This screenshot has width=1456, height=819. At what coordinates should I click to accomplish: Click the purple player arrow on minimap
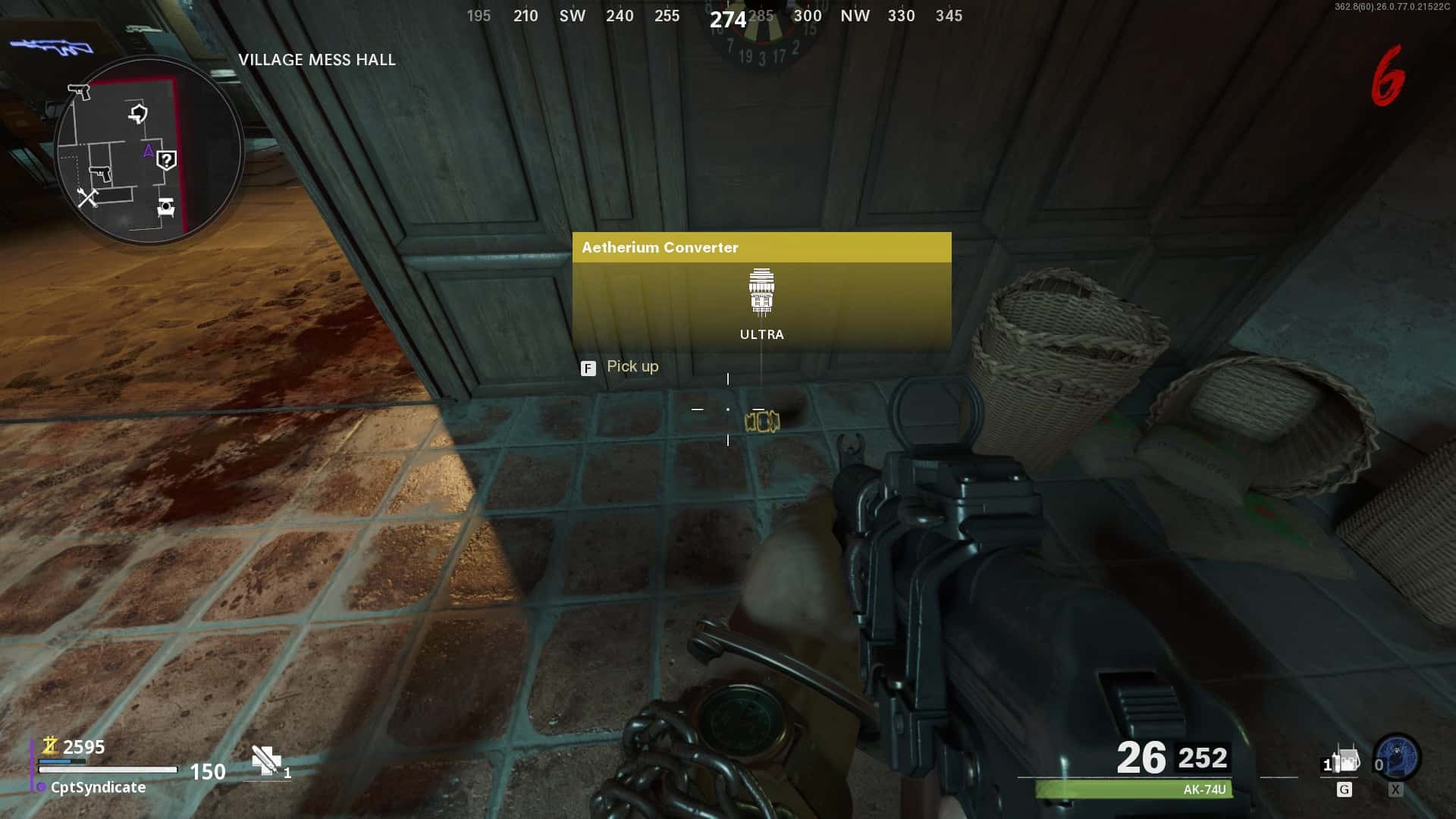[x=149, y=151]
